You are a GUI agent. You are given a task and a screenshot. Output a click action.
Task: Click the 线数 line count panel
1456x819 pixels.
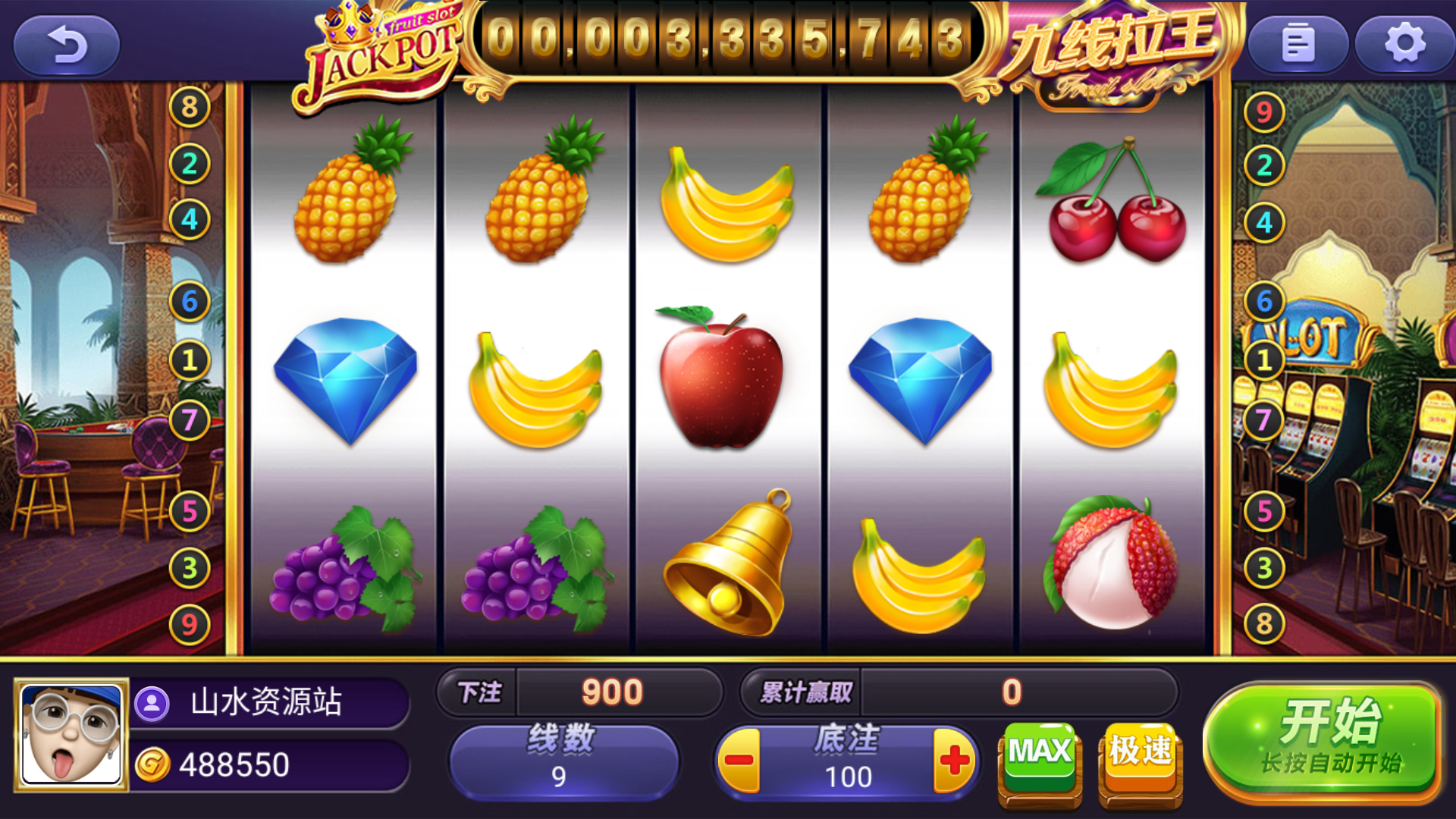(x=565, y=758)
